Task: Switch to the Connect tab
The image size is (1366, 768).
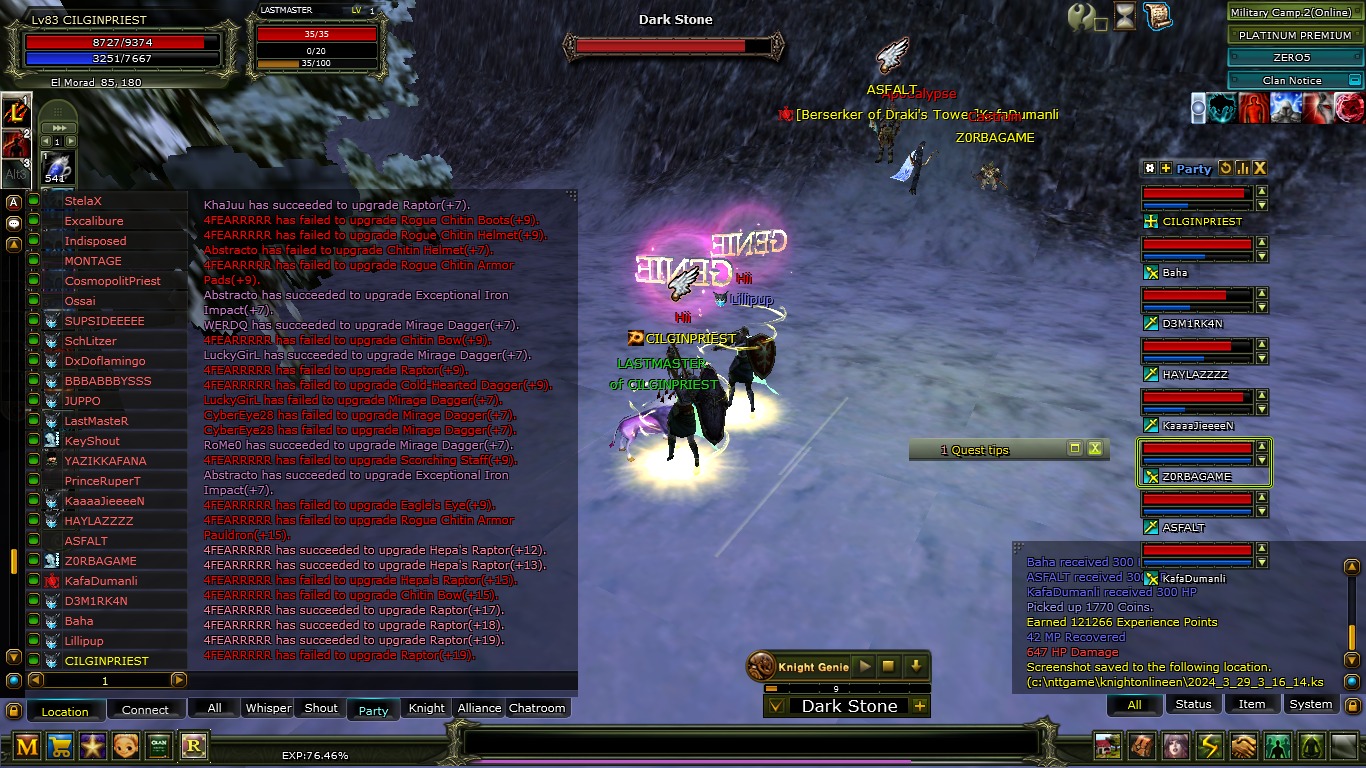Action: click(145, 710)
